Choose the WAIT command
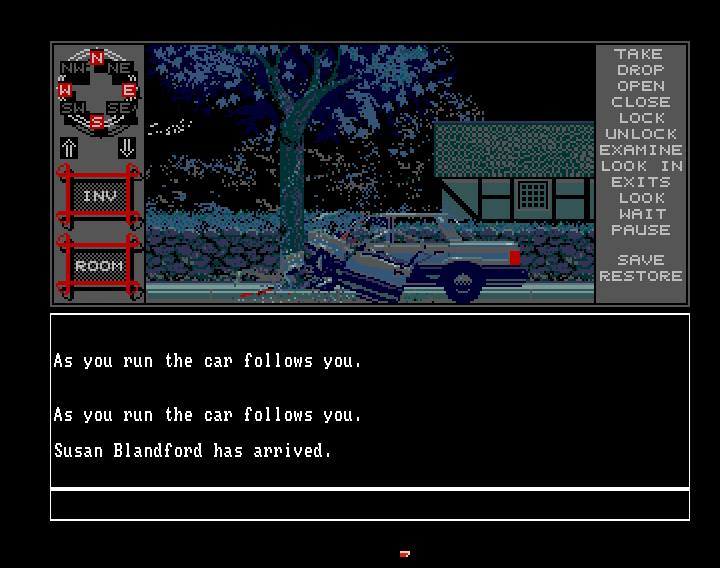This screenshot has height=568, width=720. [640, 214]
